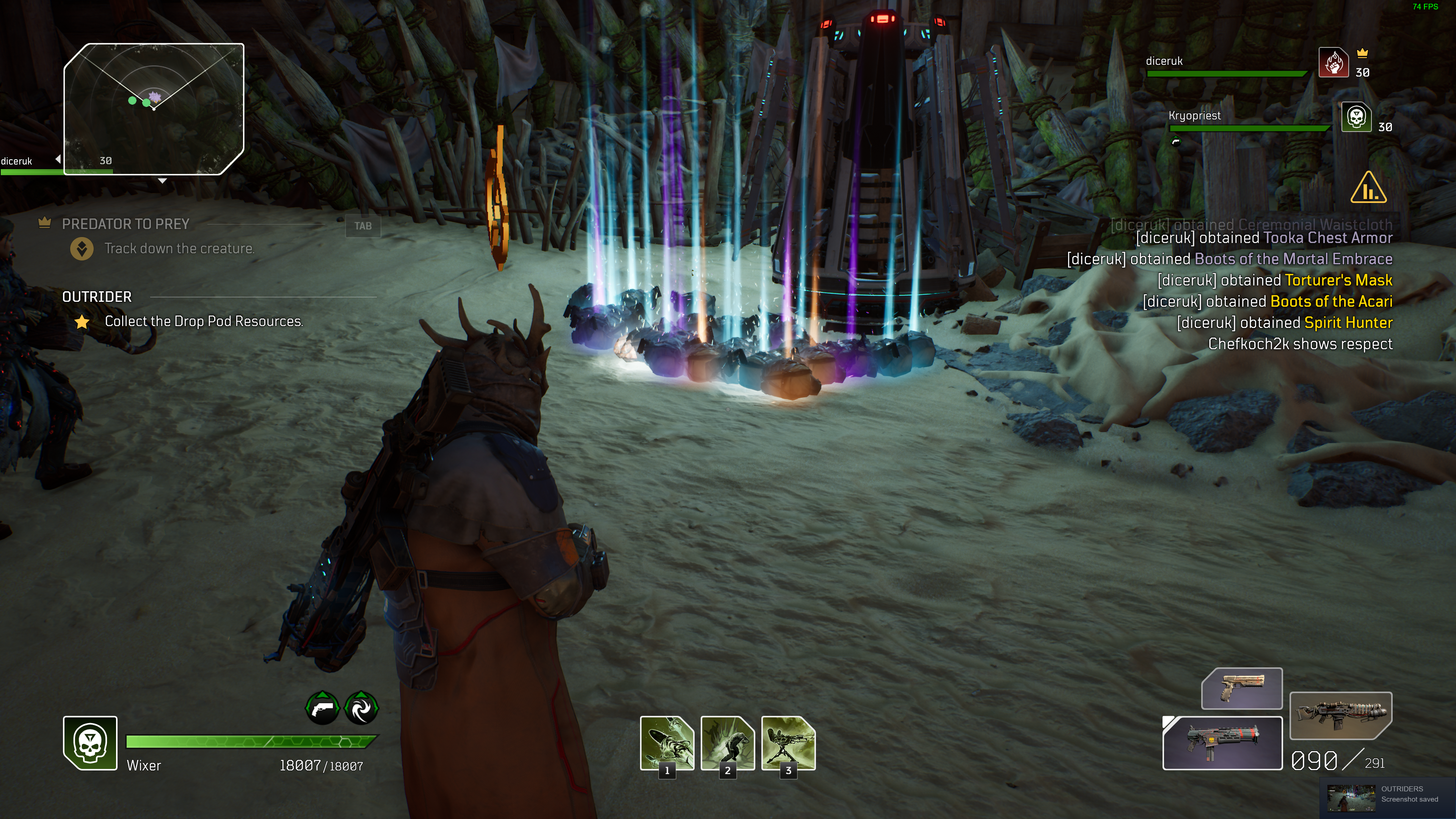Select the gun buff status icon

322,708
